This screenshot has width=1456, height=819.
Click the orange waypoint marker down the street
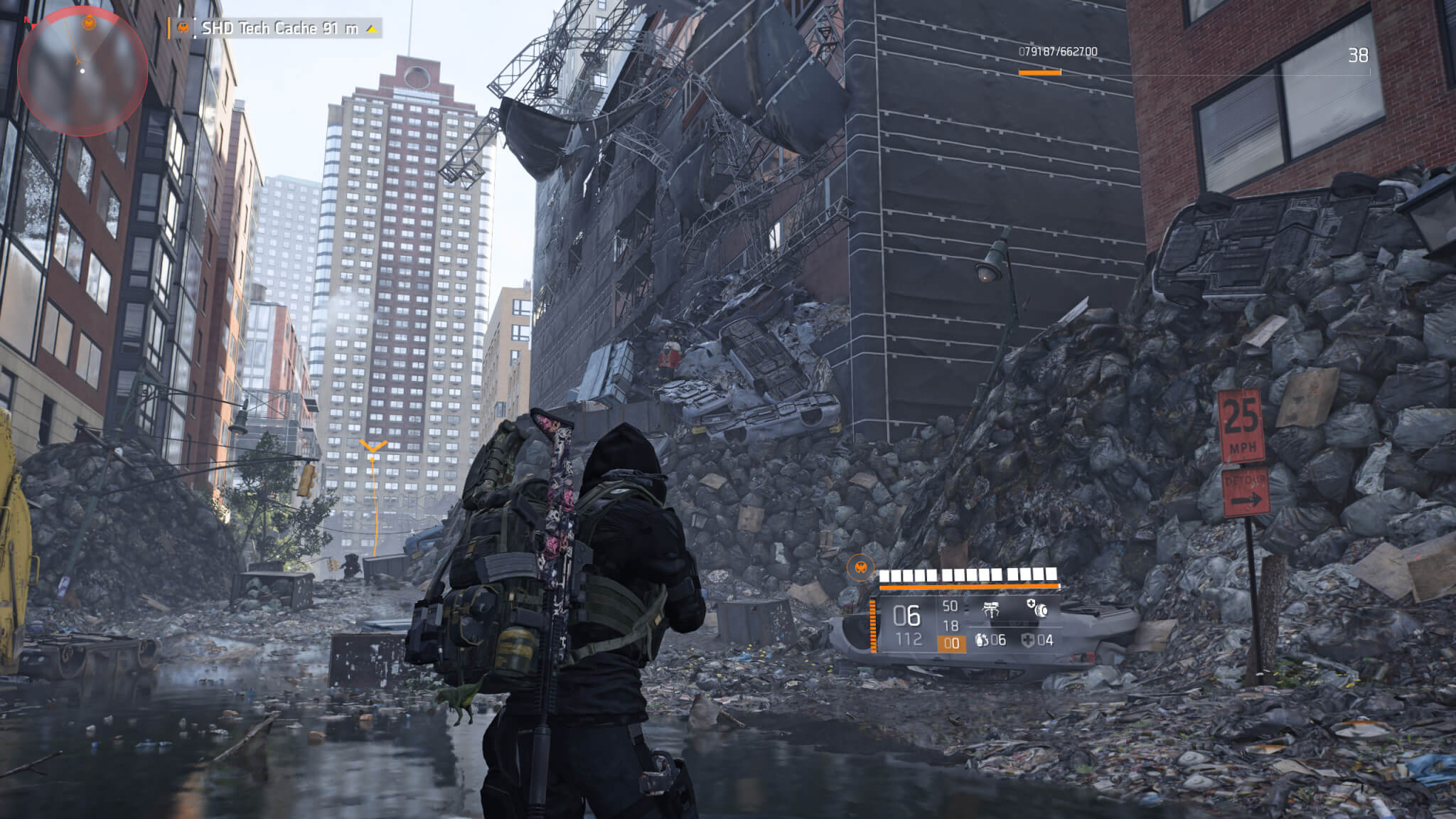pyautogui.click(x=373, y=447)
